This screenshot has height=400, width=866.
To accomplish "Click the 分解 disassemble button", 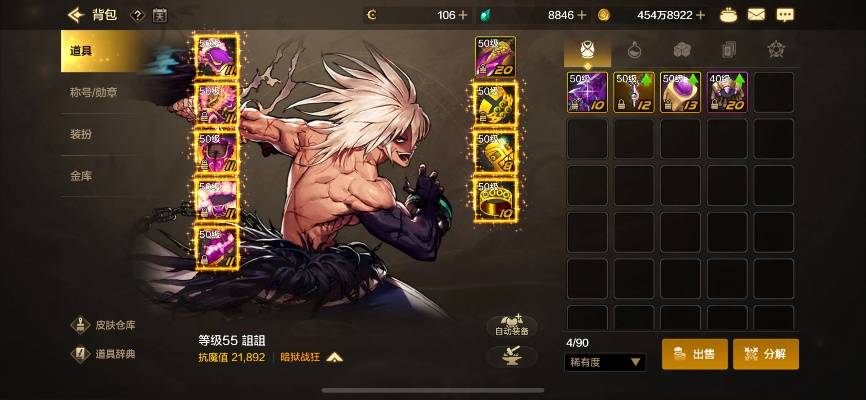I will [x=766, y=353].
